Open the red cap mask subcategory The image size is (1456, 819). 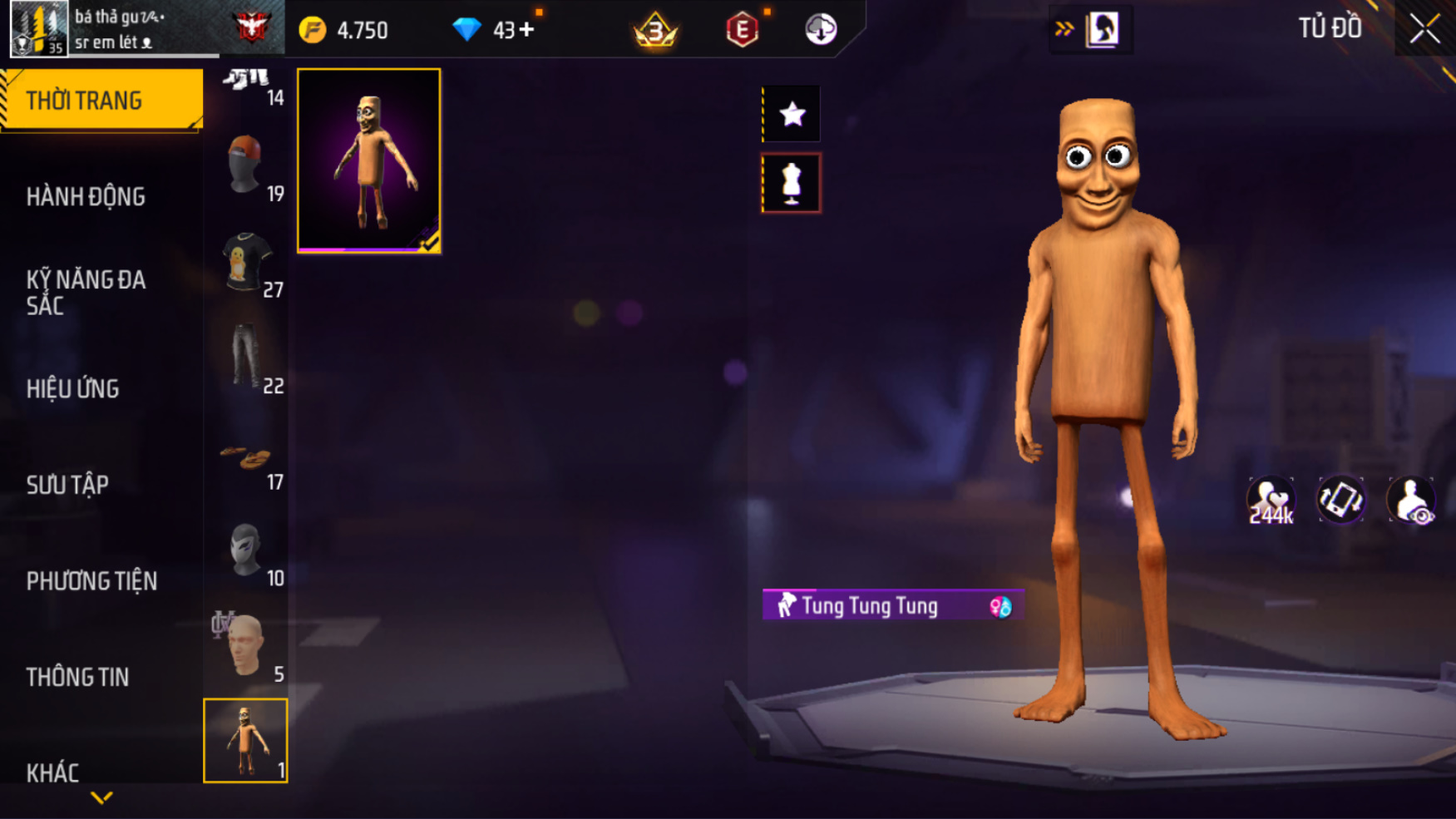coord(246,165)
